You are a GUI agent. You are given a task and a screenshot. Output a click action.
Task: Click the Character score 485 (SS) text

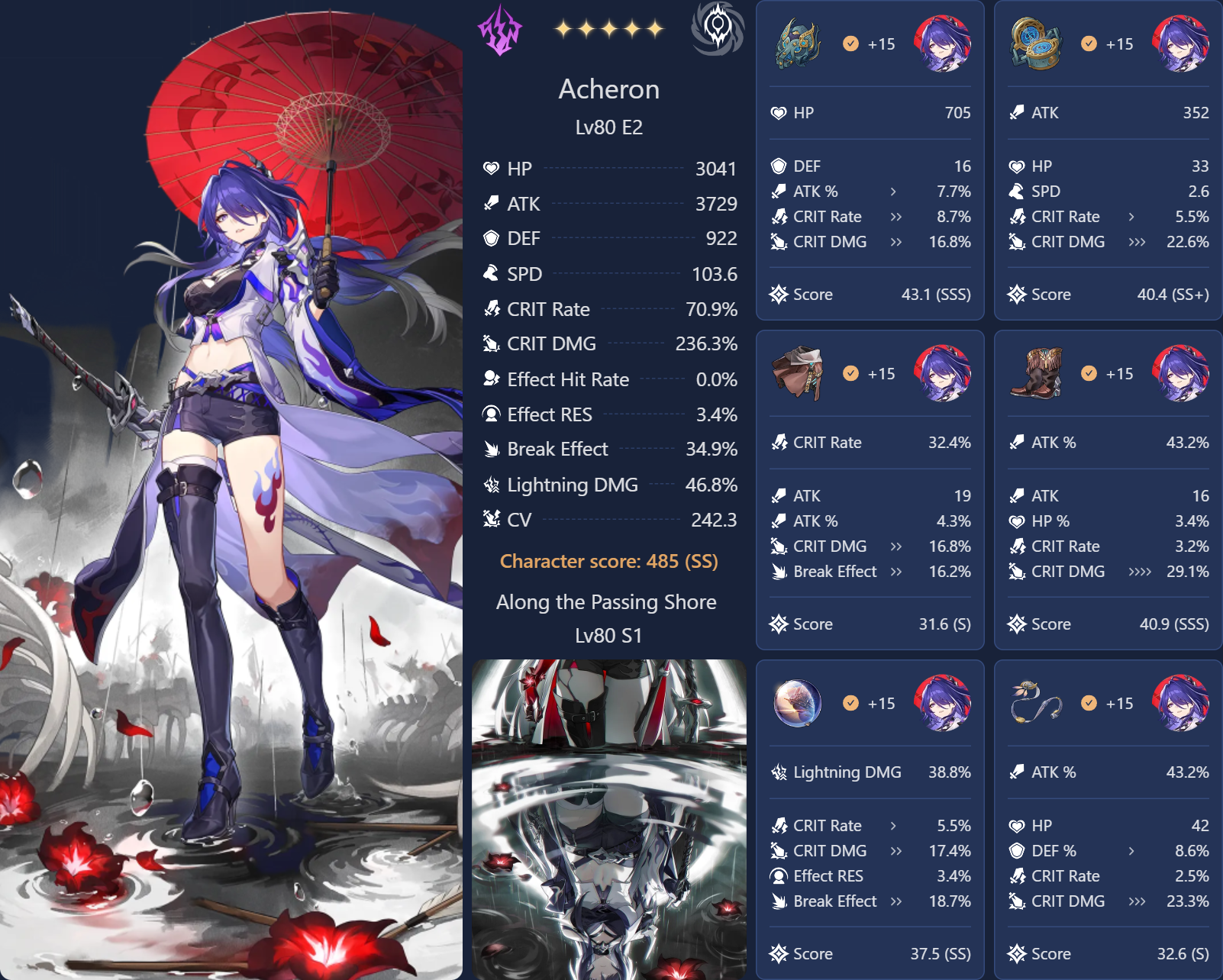(608, 561)
